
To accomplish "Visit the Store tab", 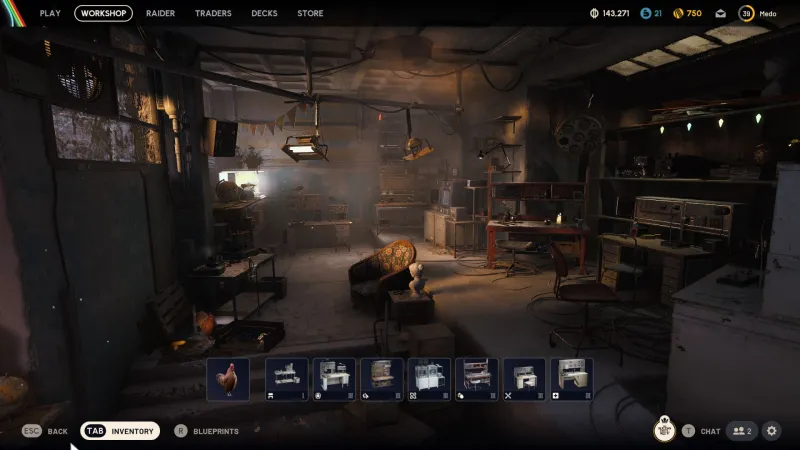I will point(310,13).
